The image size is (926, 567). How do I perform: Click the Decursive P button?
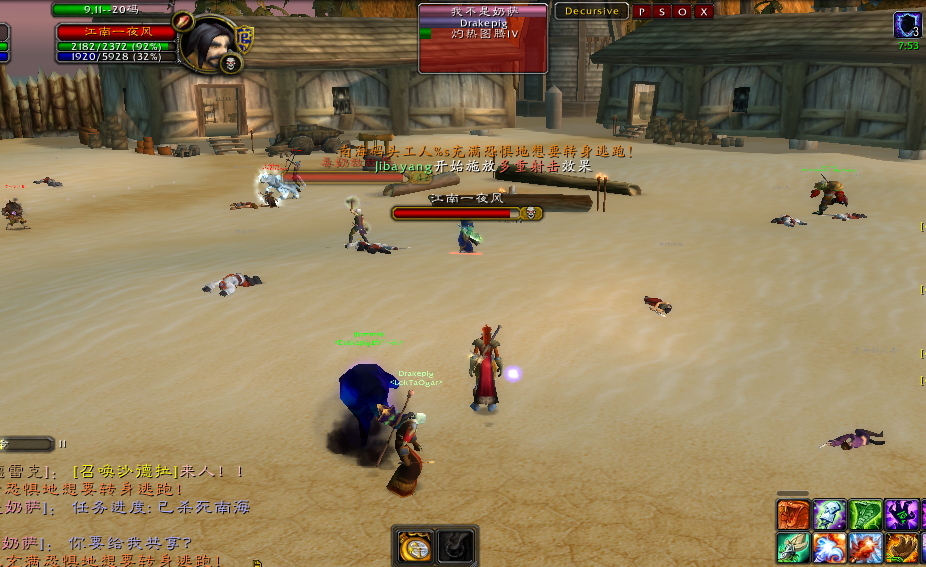pos(642,12)
